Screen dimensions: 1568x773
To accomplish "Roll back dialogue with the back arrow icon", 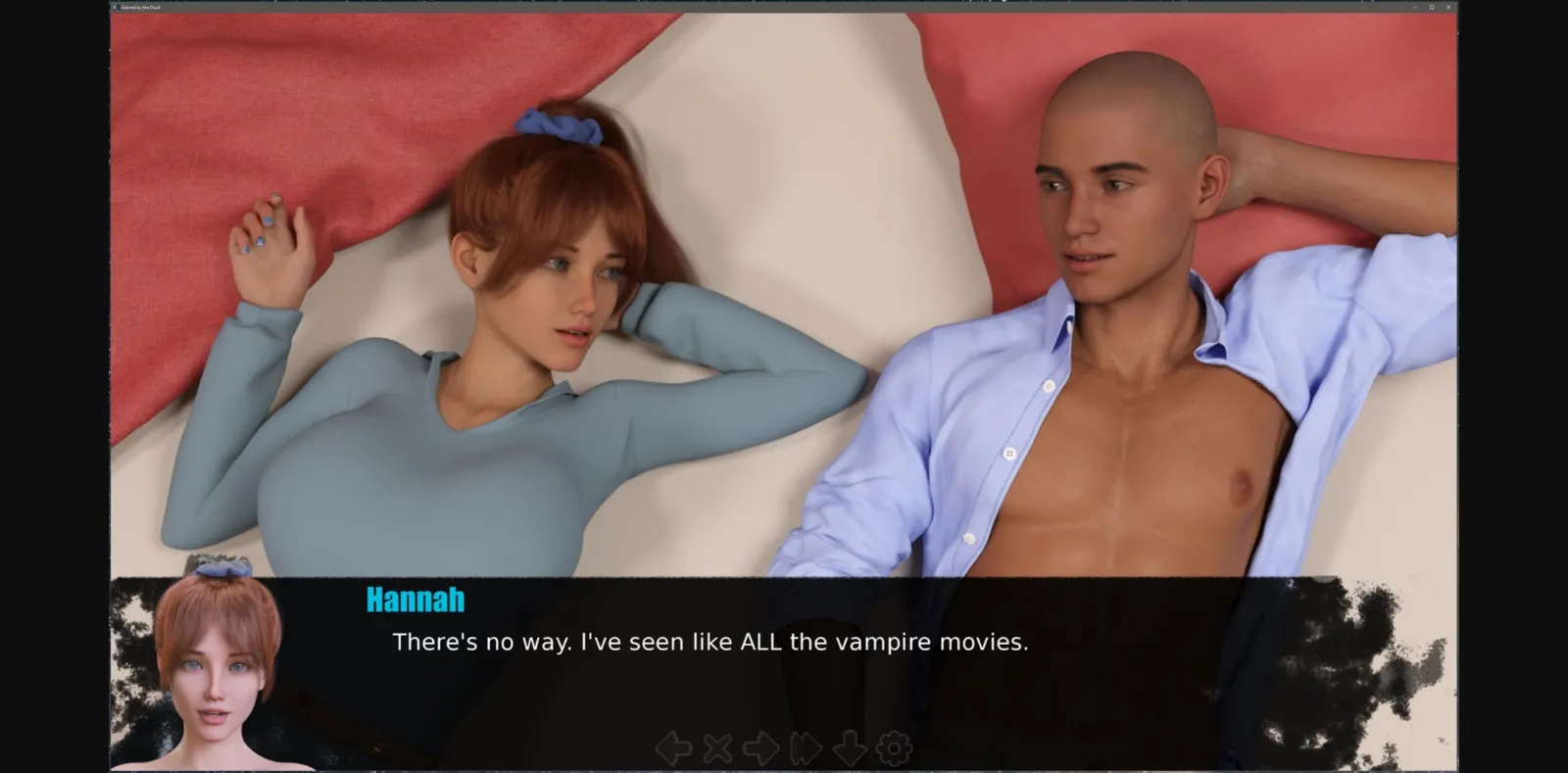I will (673, 748).
